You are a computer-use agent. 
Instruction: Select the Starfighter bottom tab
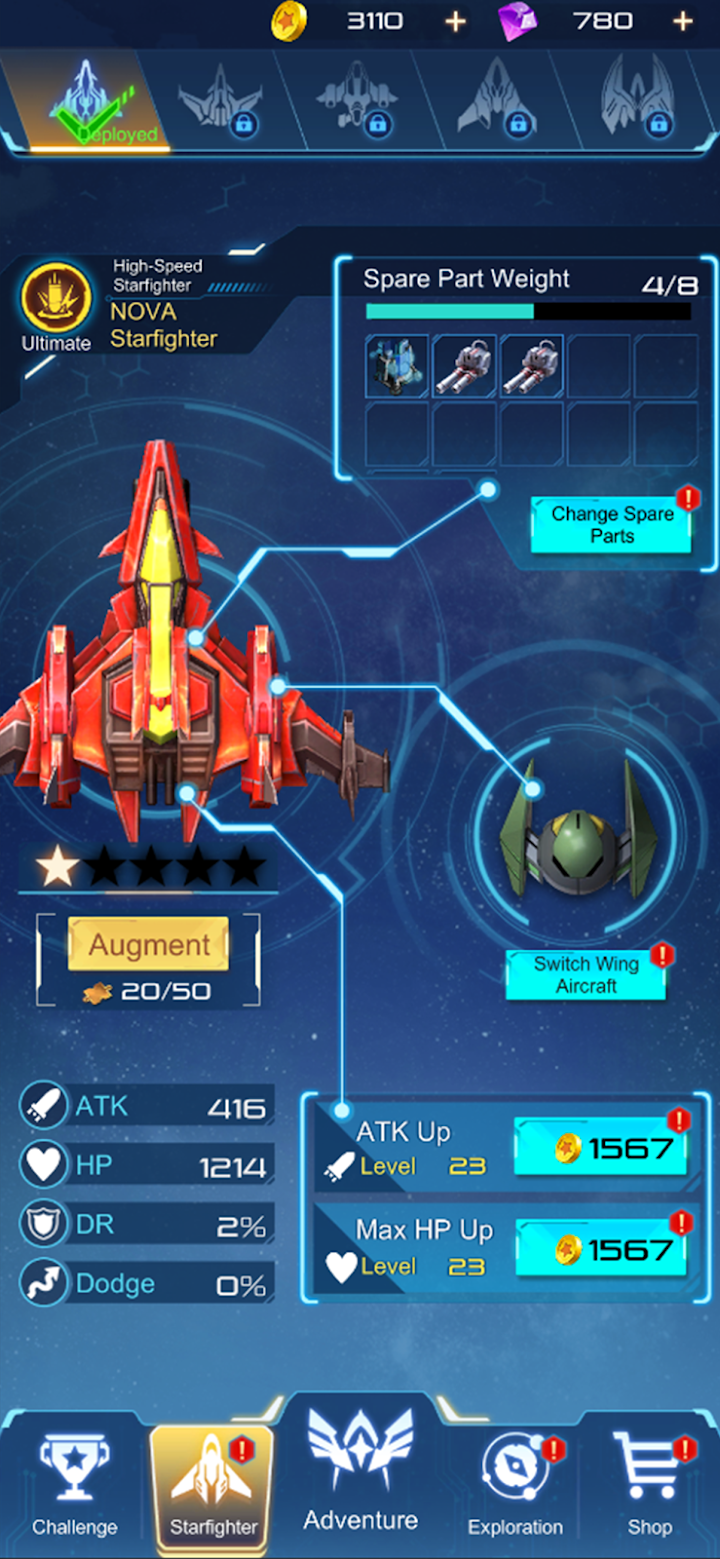pyautogui.click(x=212, y=1485)
